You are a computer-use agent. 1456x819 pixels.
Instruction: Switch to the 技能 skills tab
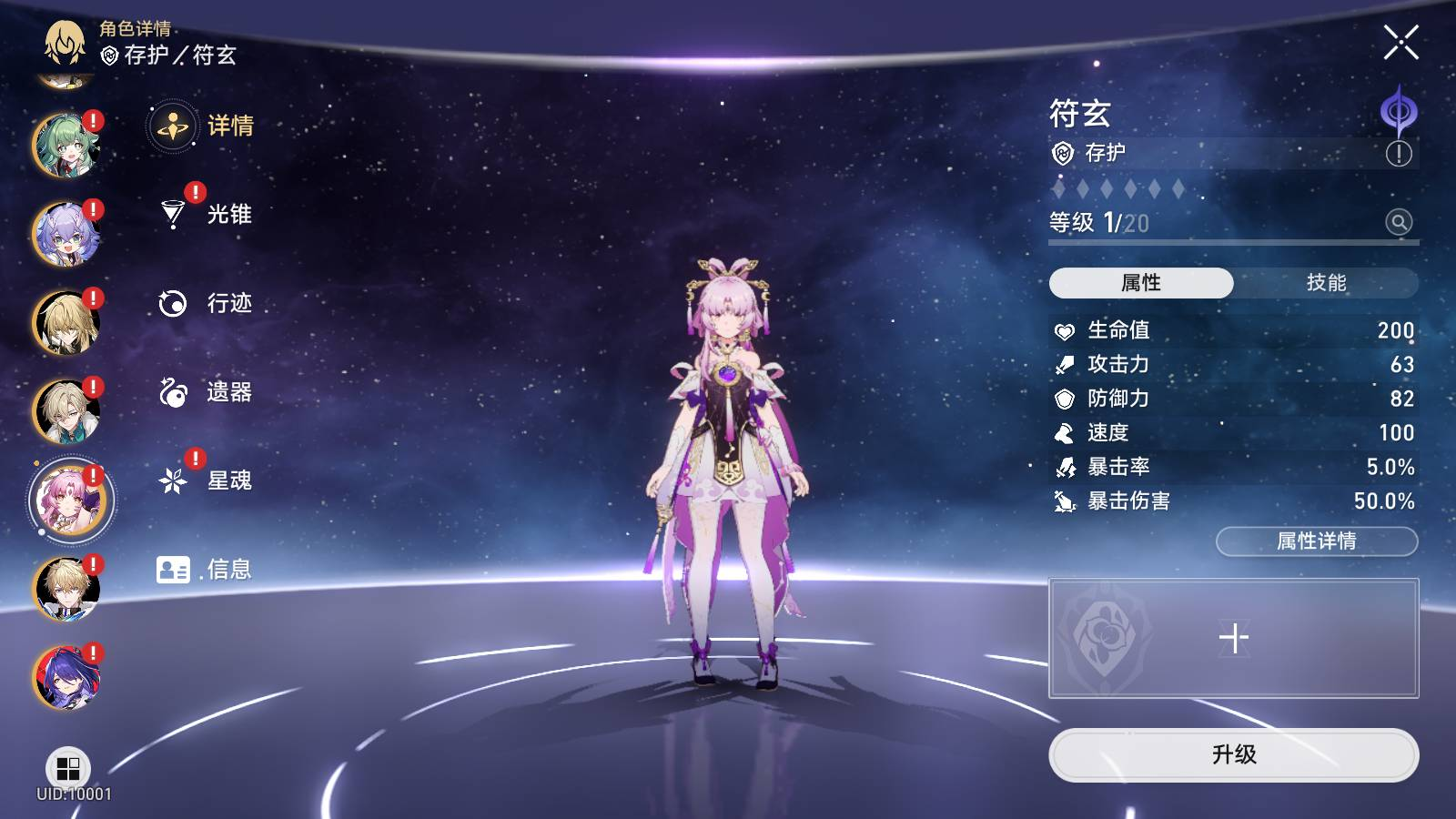tap(1326, 283)
